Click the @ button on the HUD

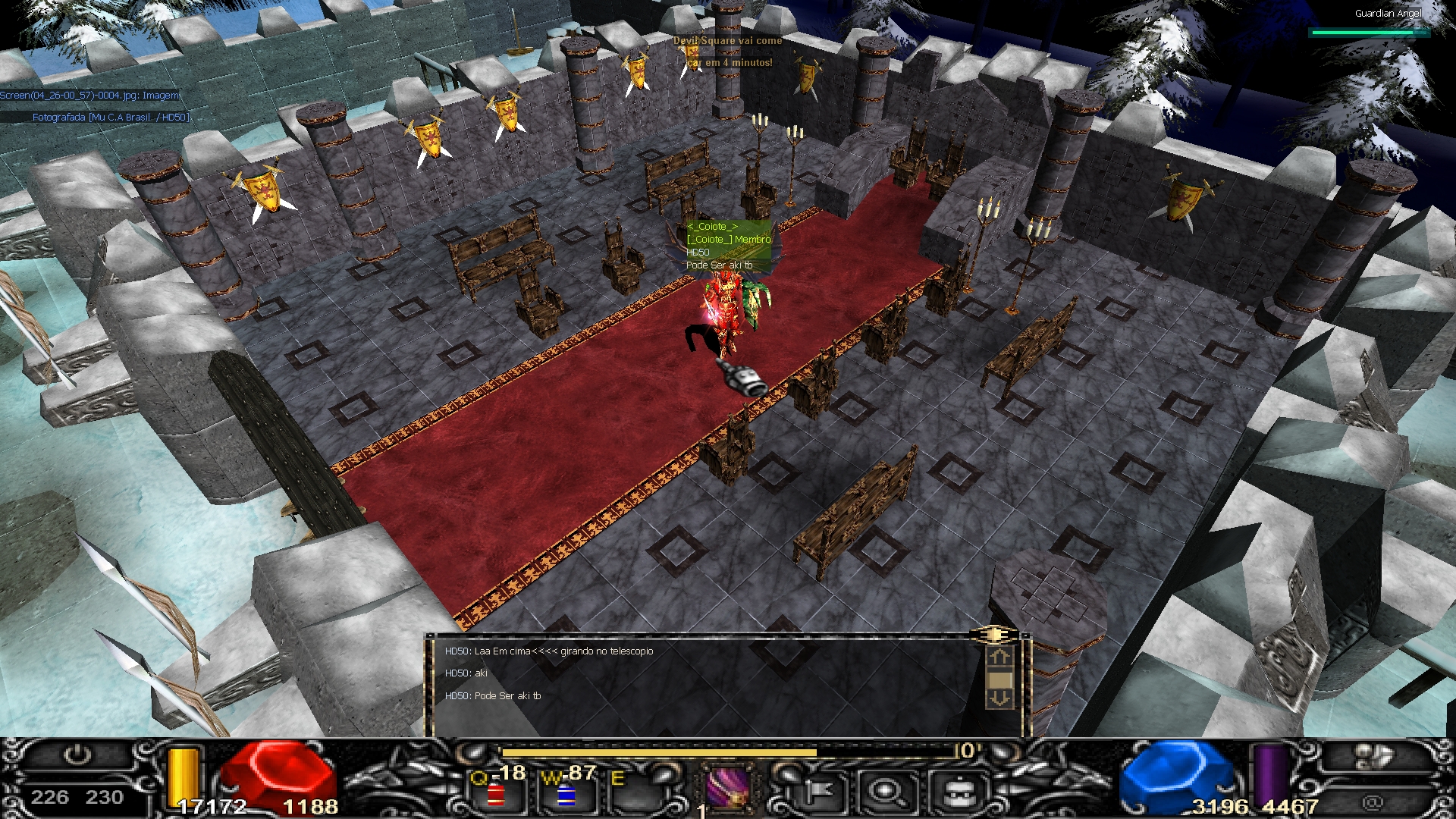coord(1371,801)
